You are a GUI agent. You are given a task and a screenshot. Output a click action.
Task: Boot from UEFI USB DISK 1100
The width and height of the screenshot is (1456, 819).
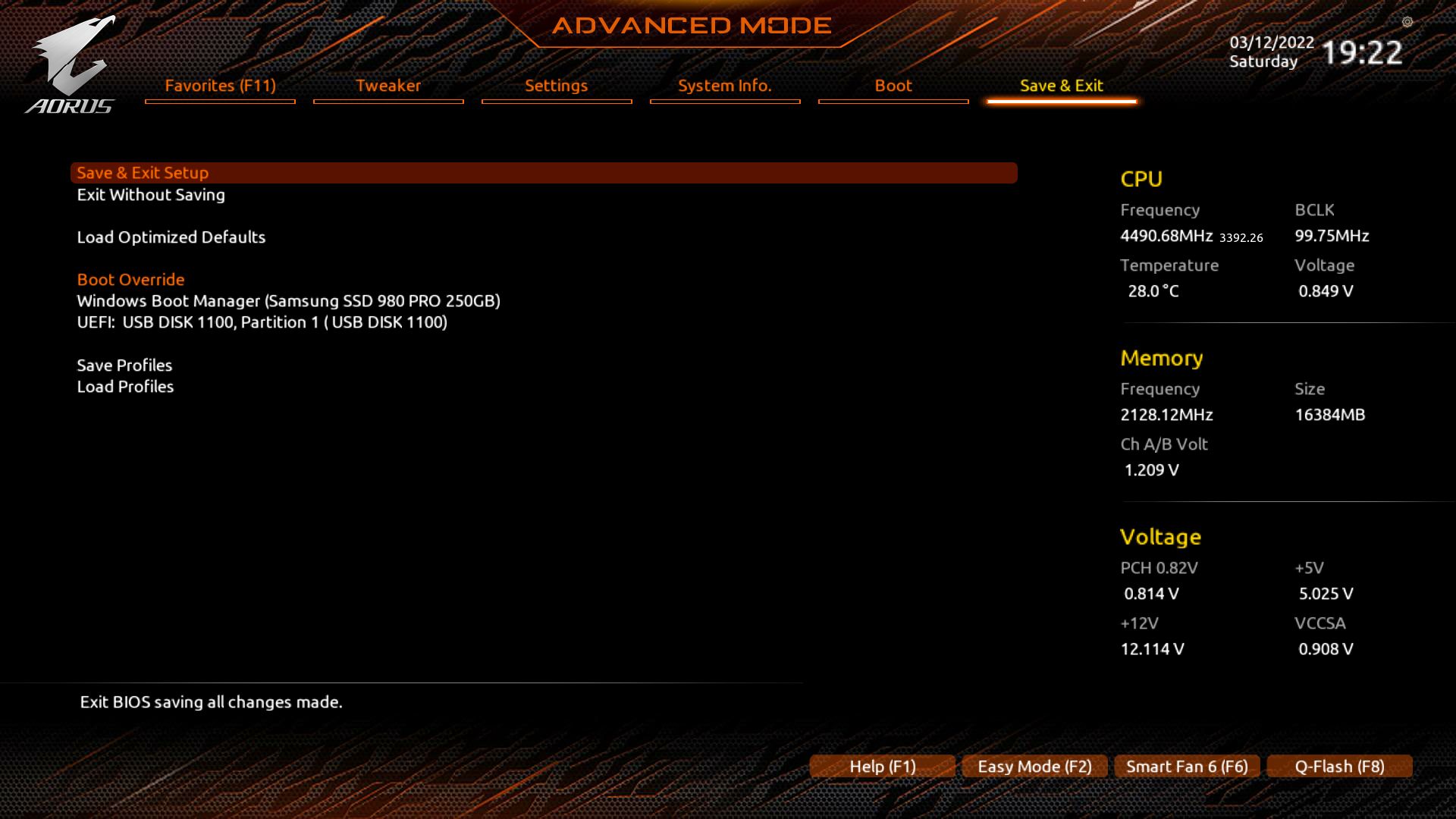click(262, 322)
